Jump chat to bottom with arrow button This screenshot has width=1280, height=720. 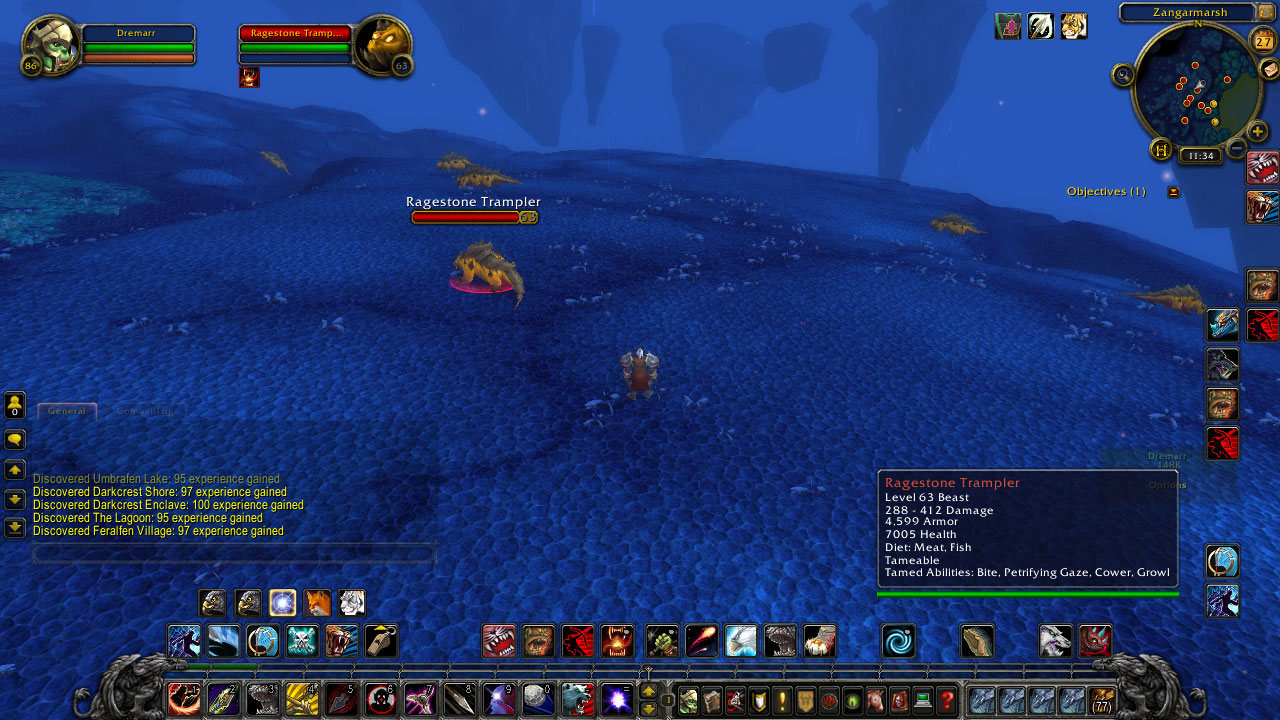pyautogui.click(x=15, y=527)
